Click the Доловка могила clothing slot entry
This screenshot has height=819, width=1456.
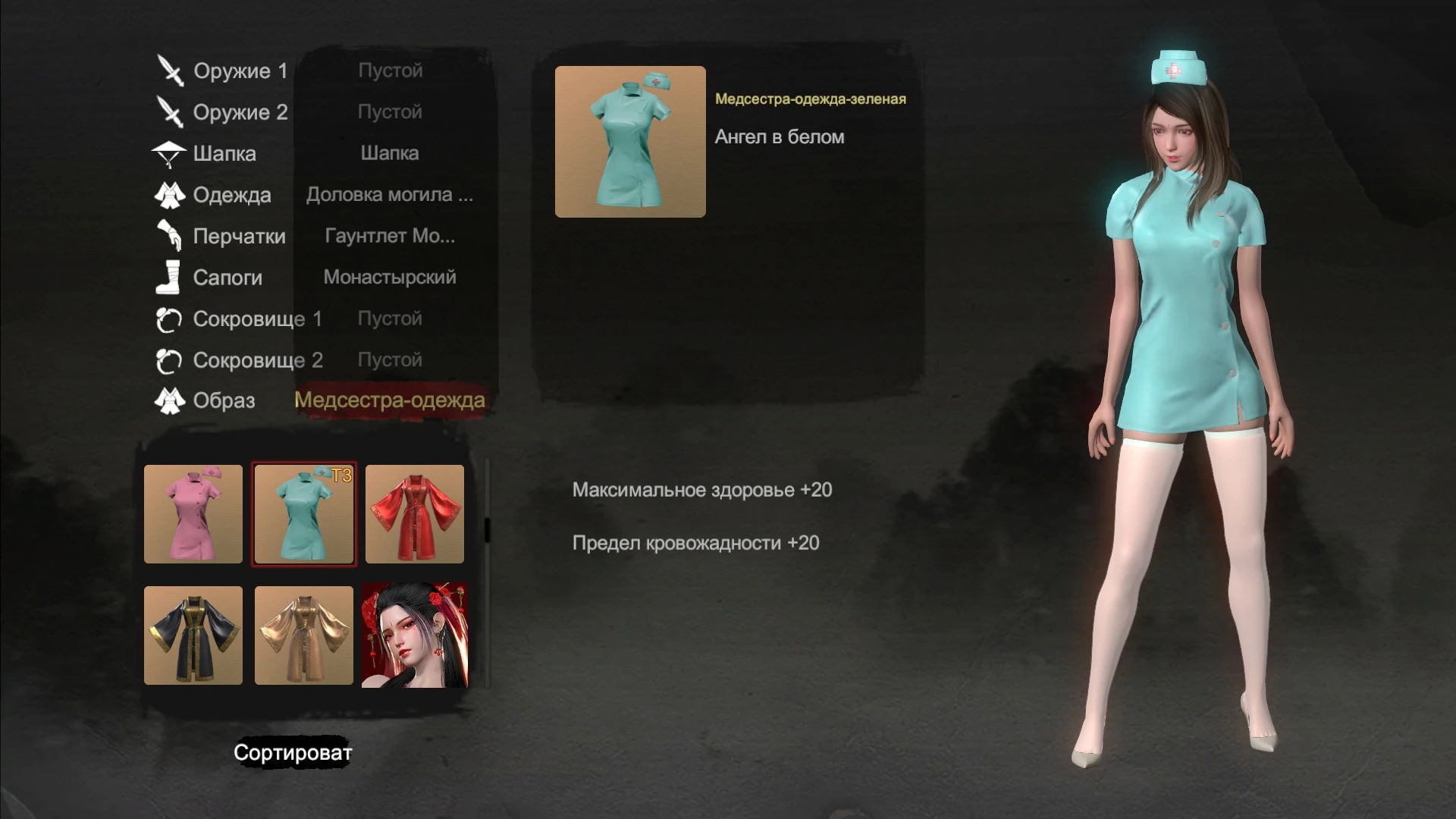click(x=390, y=195)
